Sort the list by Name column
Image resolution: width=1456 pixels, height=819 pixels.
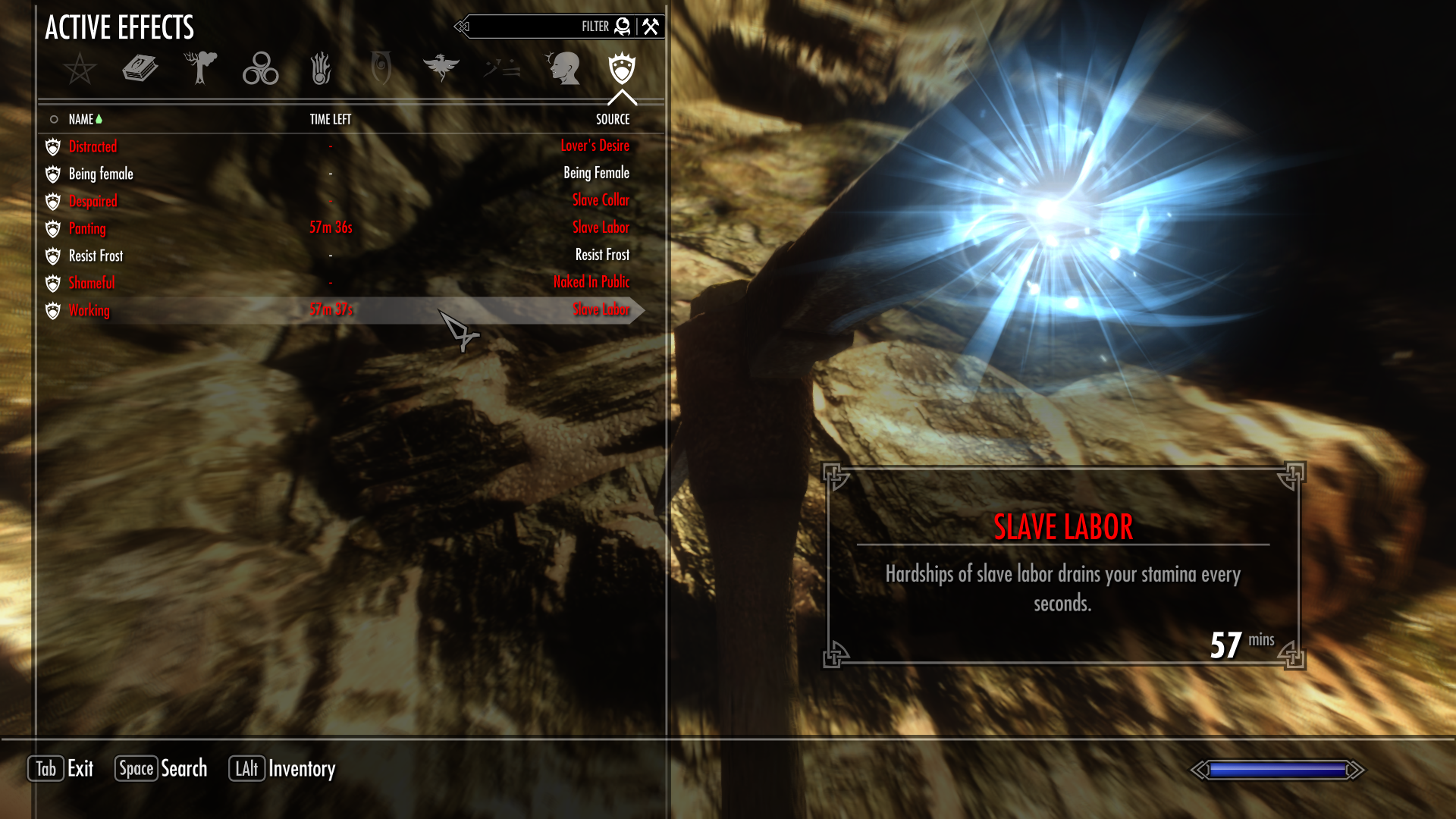81,119
